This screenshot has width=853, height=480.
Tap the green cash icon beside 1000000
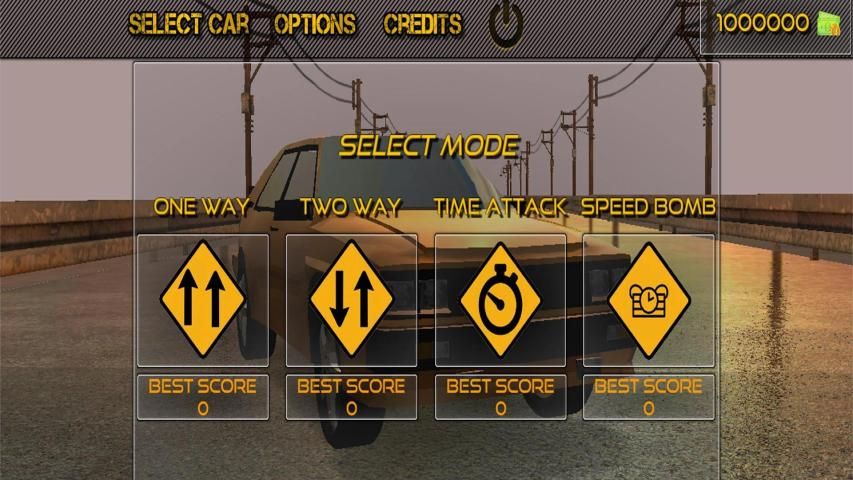pyautogui.click(x=828, y=24)
